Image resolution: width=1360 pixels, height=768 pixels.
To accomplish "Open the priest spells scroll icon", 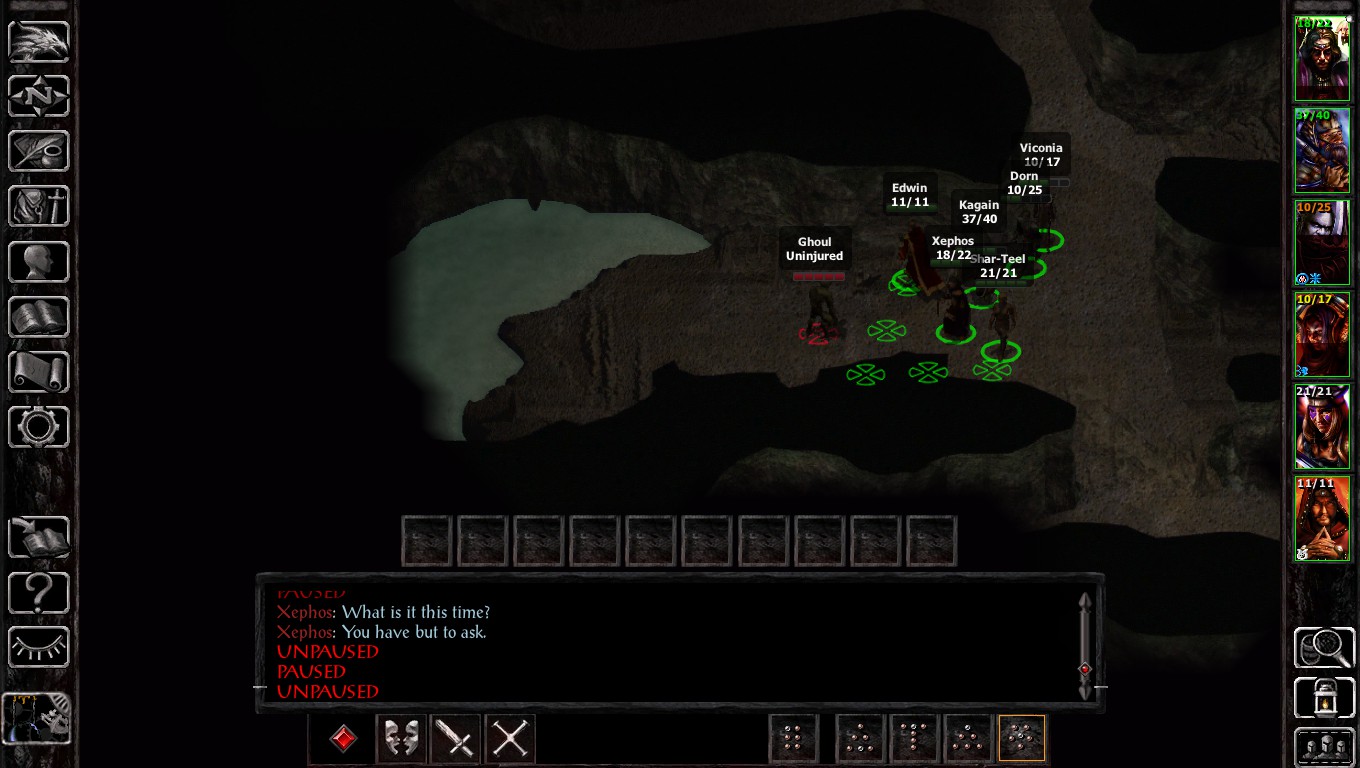I will pos(38,371).
